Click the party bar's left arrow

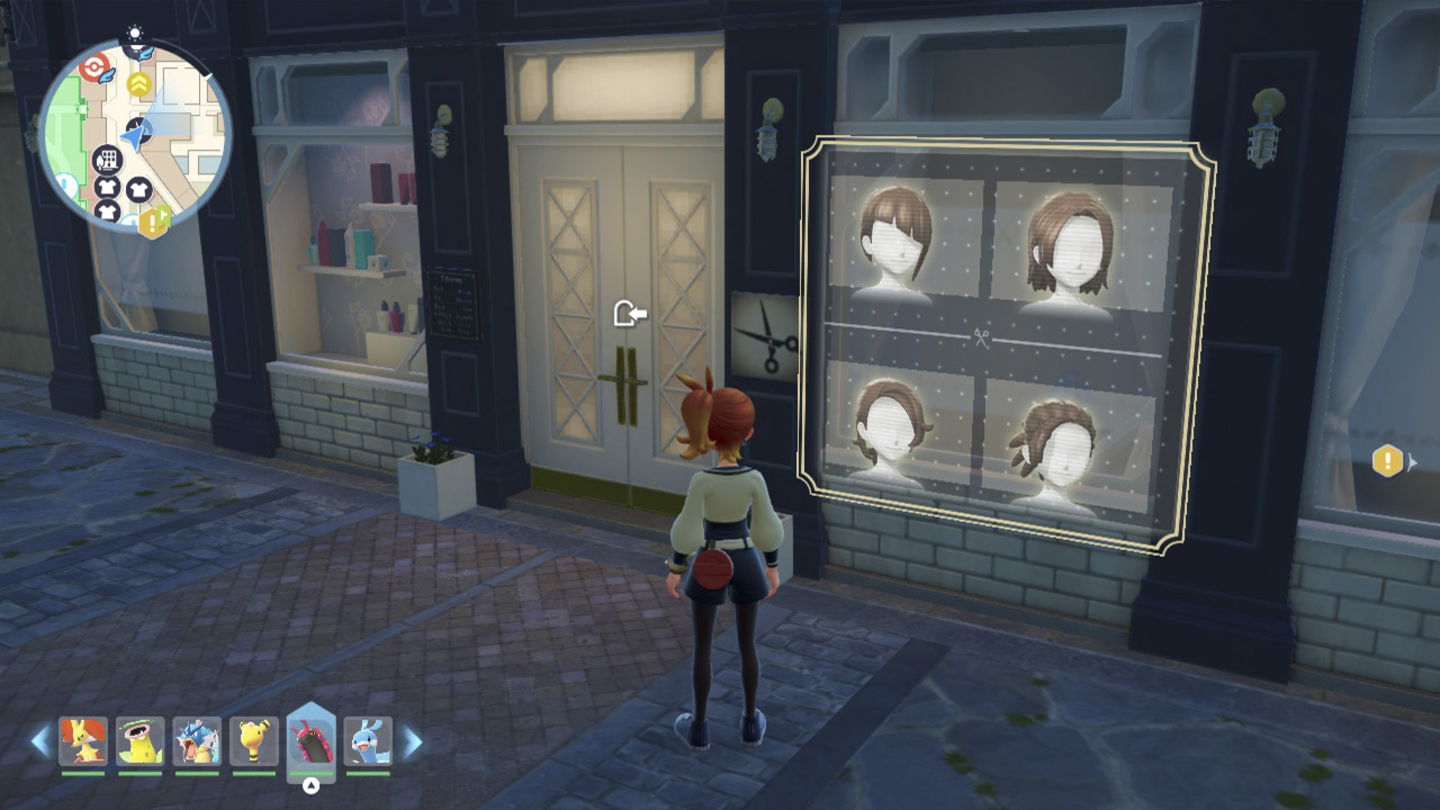click(41, 741)
